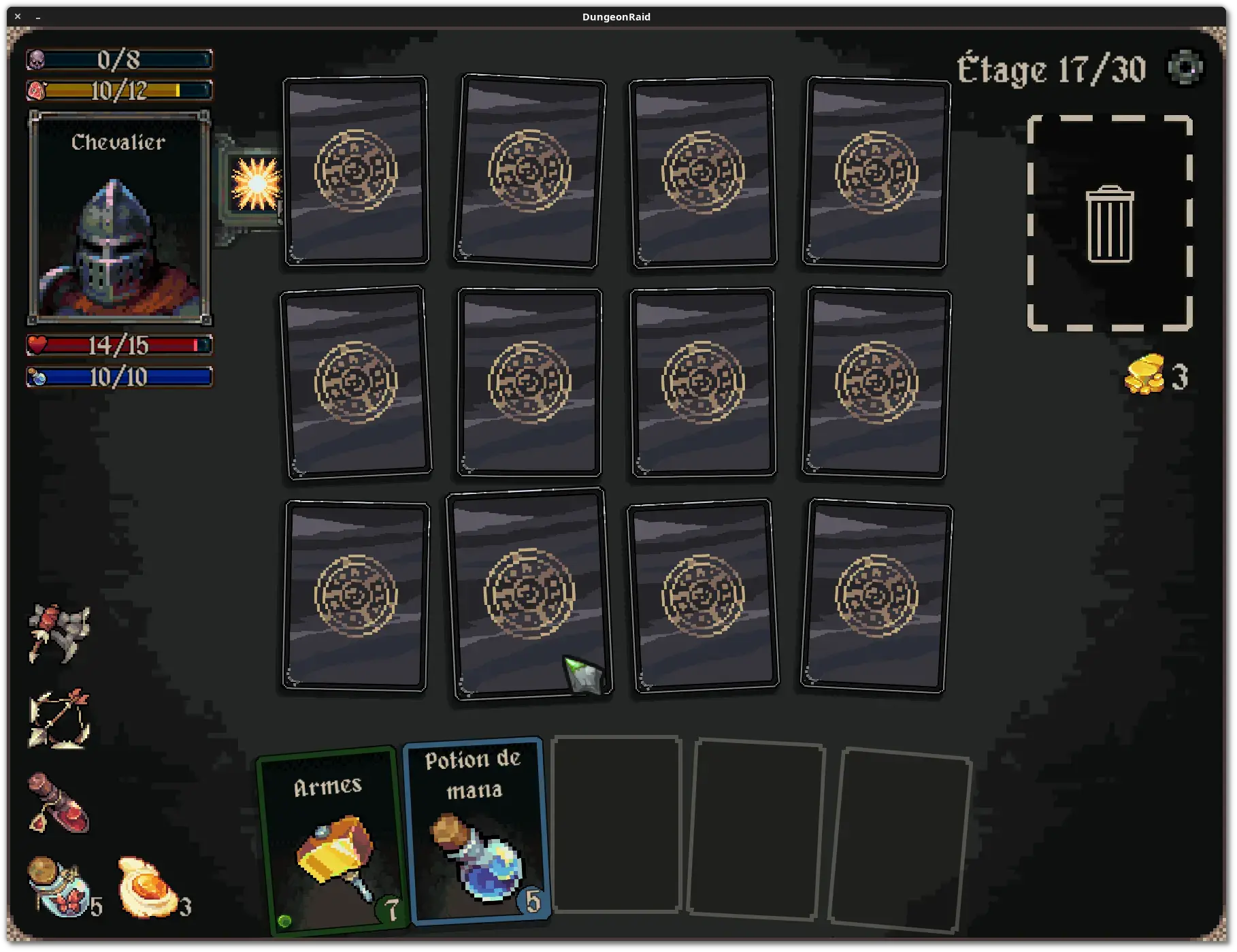The image size is (1237, 952).
Task: Minimize the DungeonRaid window
Action: (38, 16)
